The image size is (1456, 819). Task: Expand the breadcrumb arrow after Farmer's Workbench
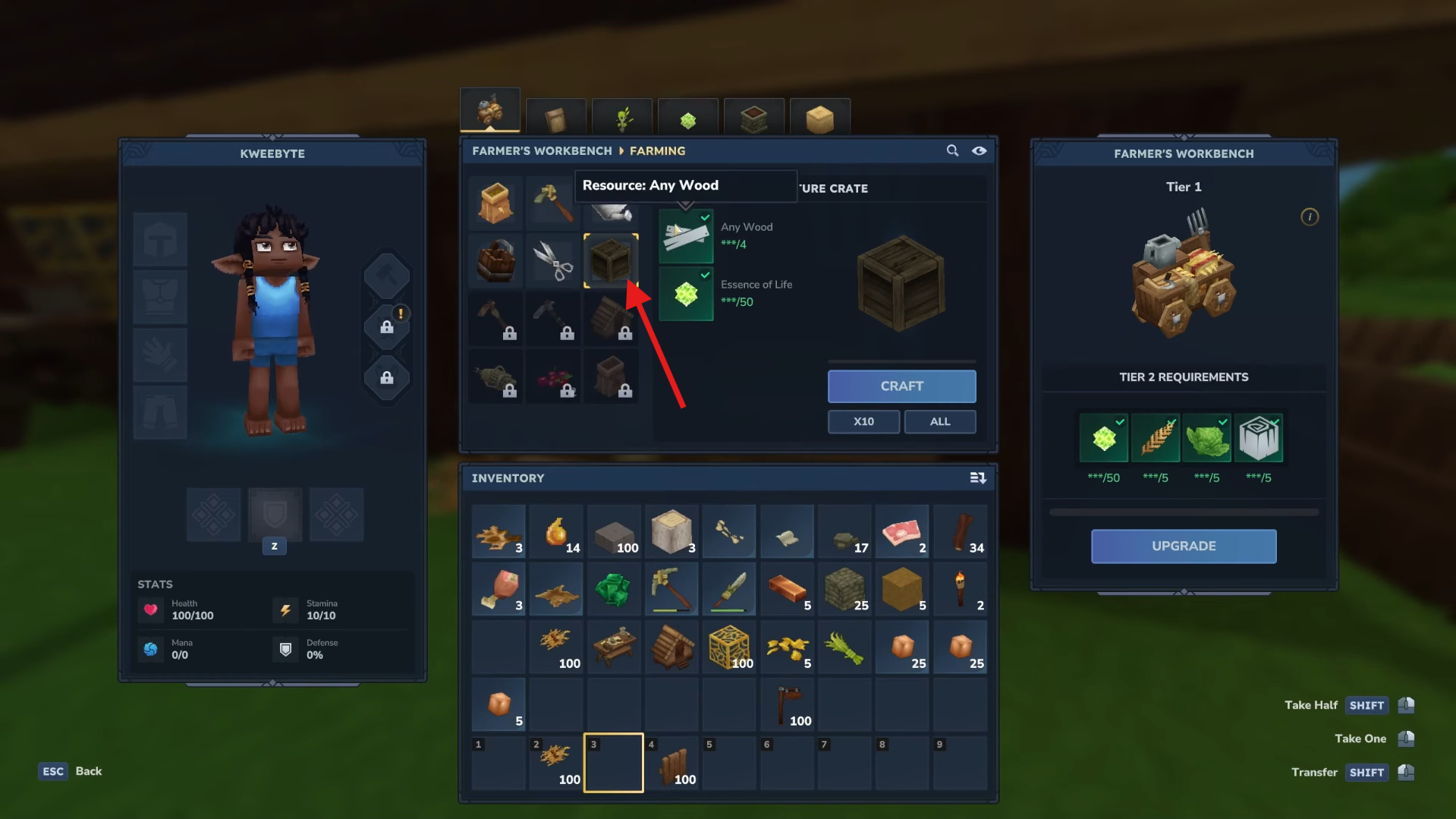(622, 151)
